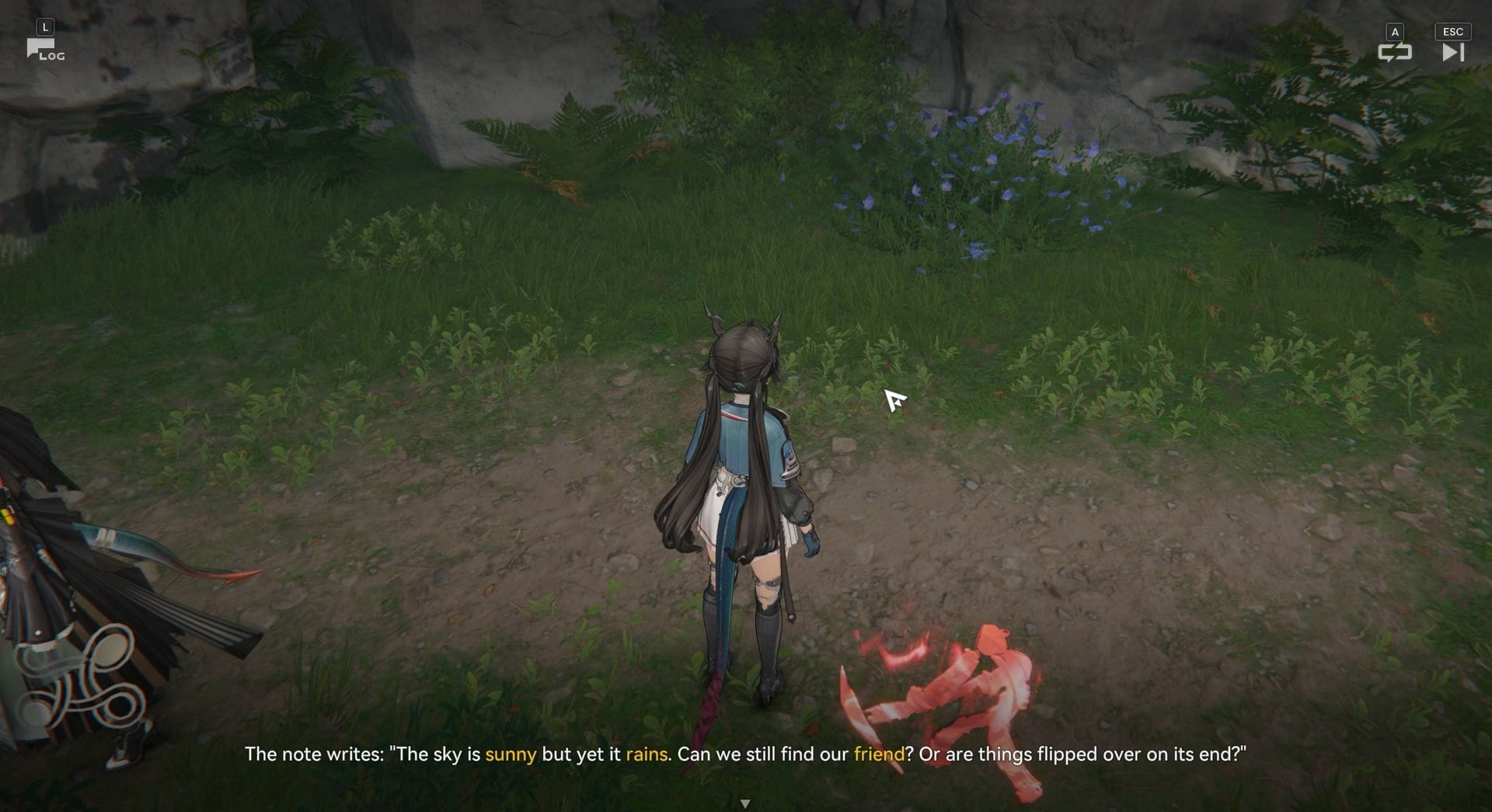Image resolution: width=1492 pixels, height=812 pixels.
Task: Advance dialogue with the down arrow
Action: (x=745, y=803)
